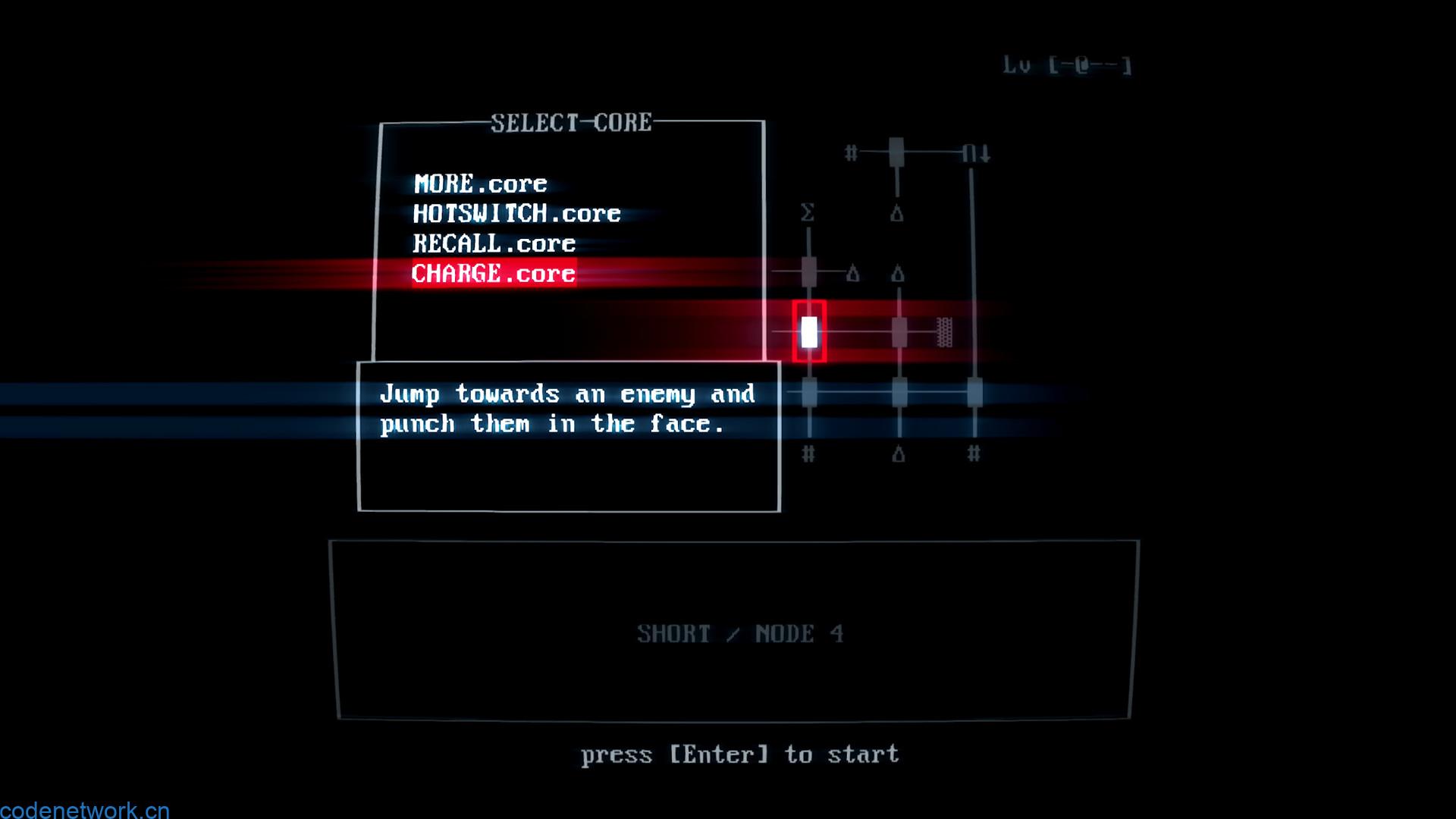Select the small Δ node beside the left branch

tap(853, 271)
